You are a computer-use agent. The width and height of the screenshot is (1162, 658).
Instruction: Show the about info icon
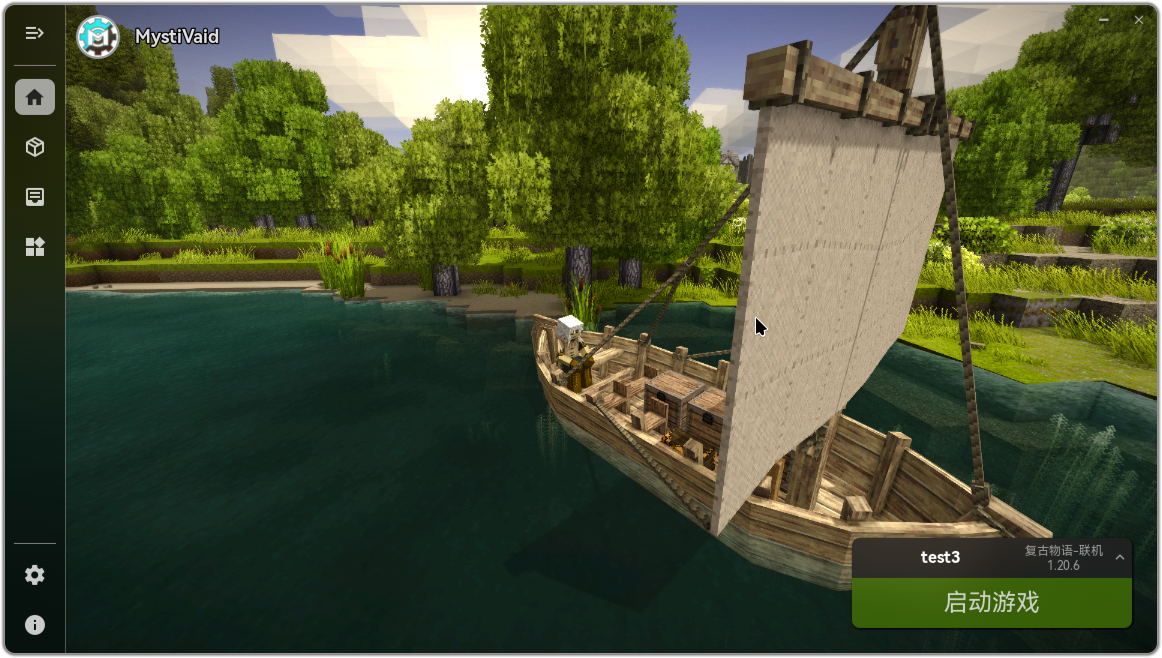(x=35, y=625)
